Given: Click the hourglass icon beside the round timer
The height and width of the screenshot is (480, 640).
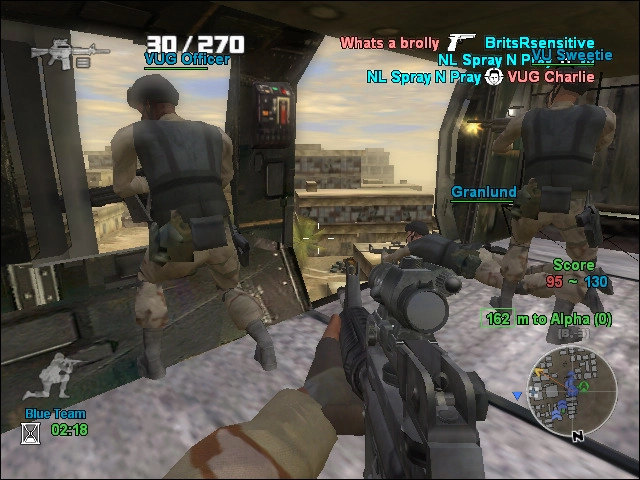Looking at the screenshot, I should pyautogui.click(x=31, y=432).
